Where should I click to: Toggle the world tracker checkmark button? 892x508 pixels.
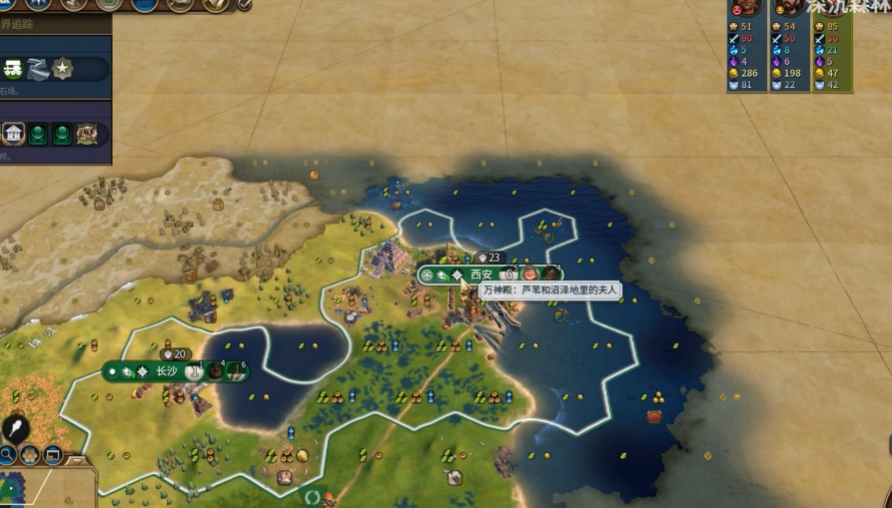(243, 4)
